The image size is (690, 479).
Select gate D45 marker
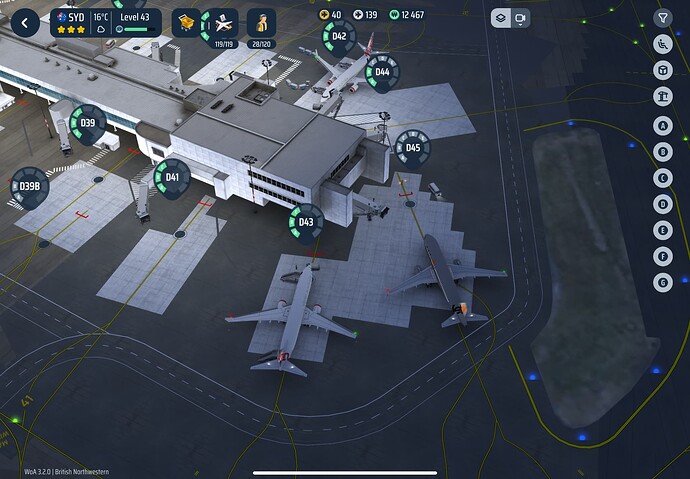click(413, 148)
